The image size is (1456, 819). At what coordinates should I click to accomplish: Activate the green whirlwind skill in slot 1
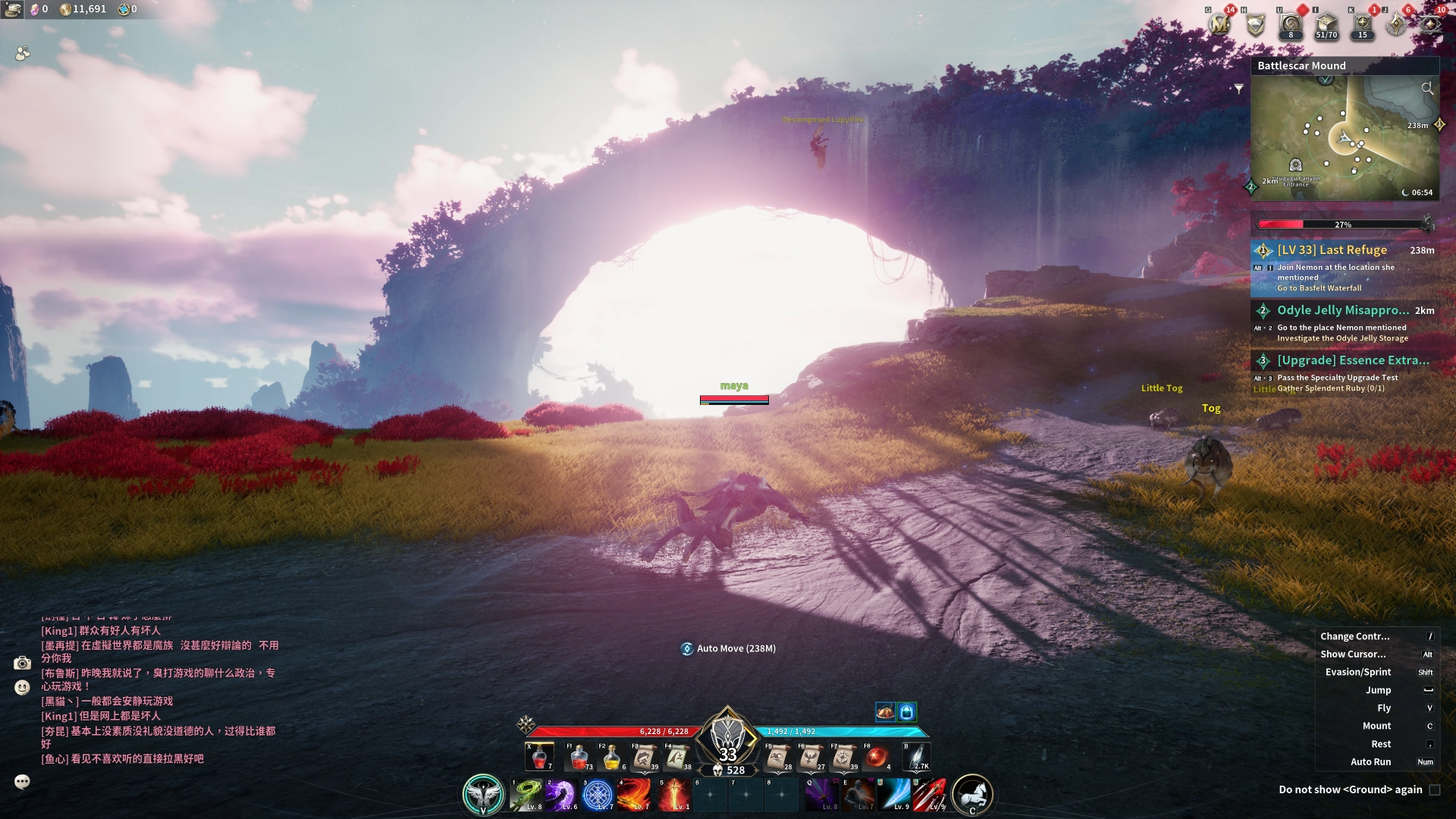pos(526,794)
